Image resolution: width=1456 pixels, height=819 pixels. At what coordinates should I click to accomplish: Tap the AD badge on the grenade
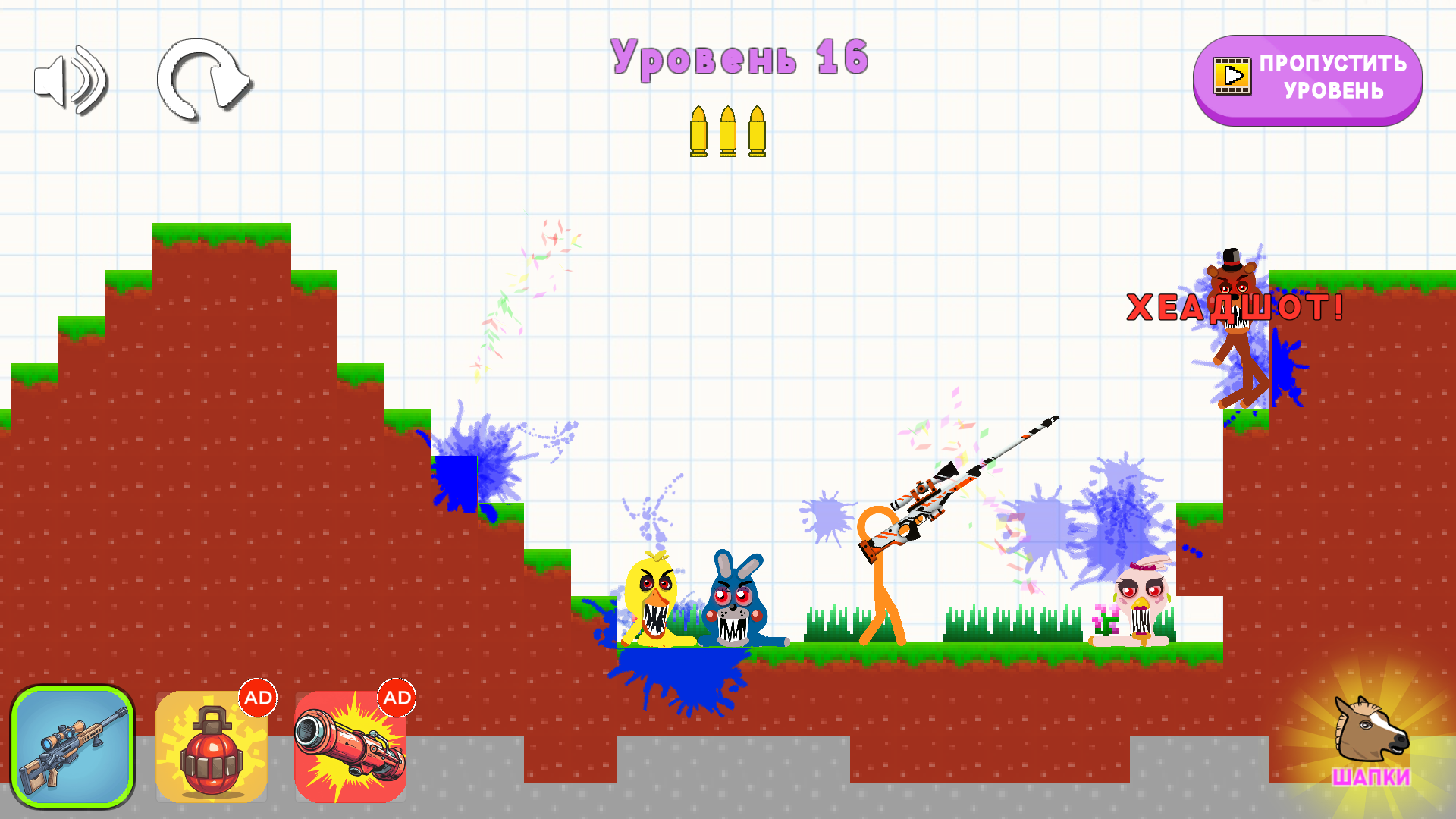258,698
